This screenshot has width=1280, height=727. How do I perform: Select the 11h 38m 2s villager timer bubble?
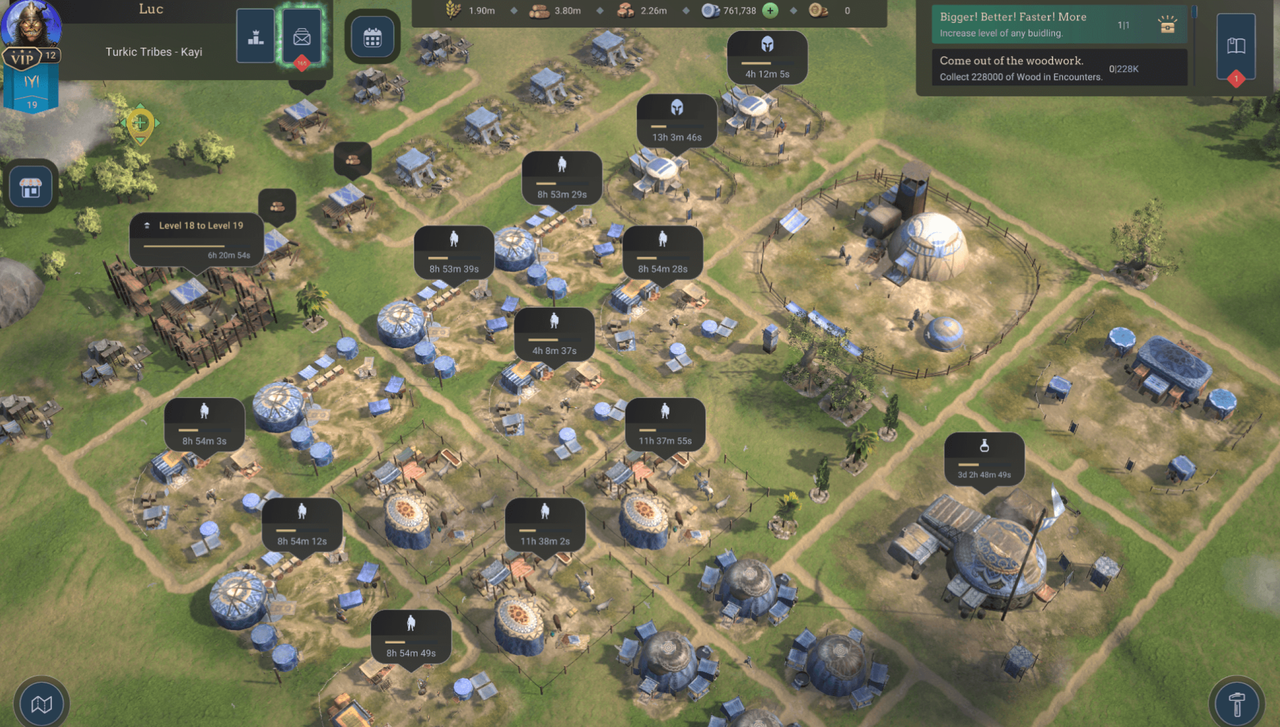click(x=545, y=524)
